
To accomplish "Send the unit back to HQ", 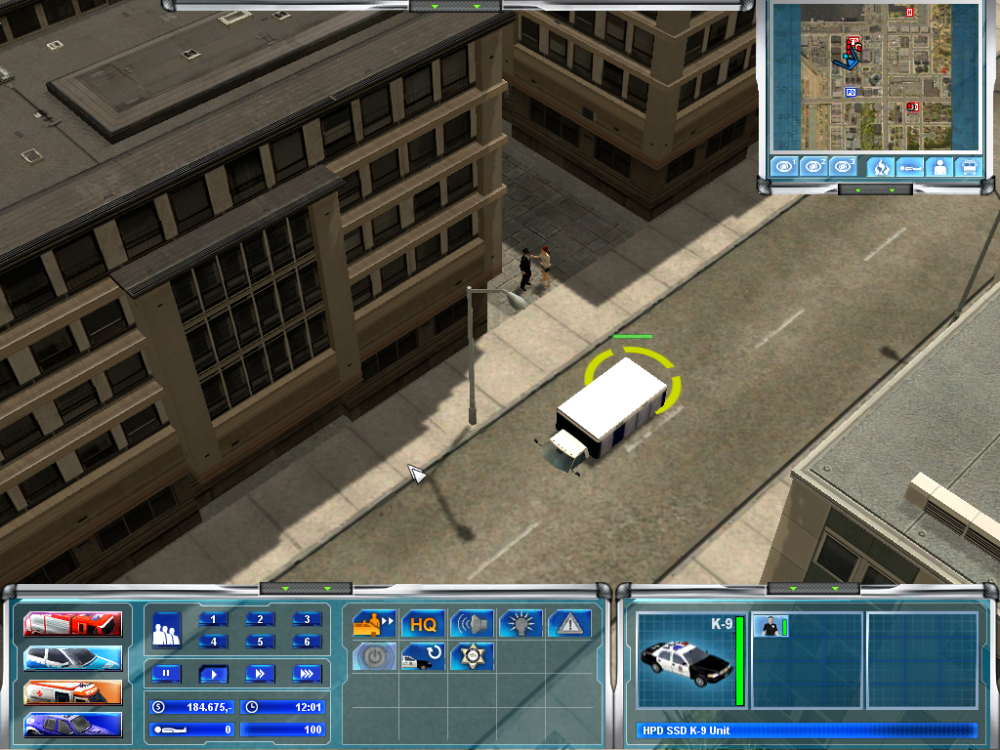I will pos(423,624).
